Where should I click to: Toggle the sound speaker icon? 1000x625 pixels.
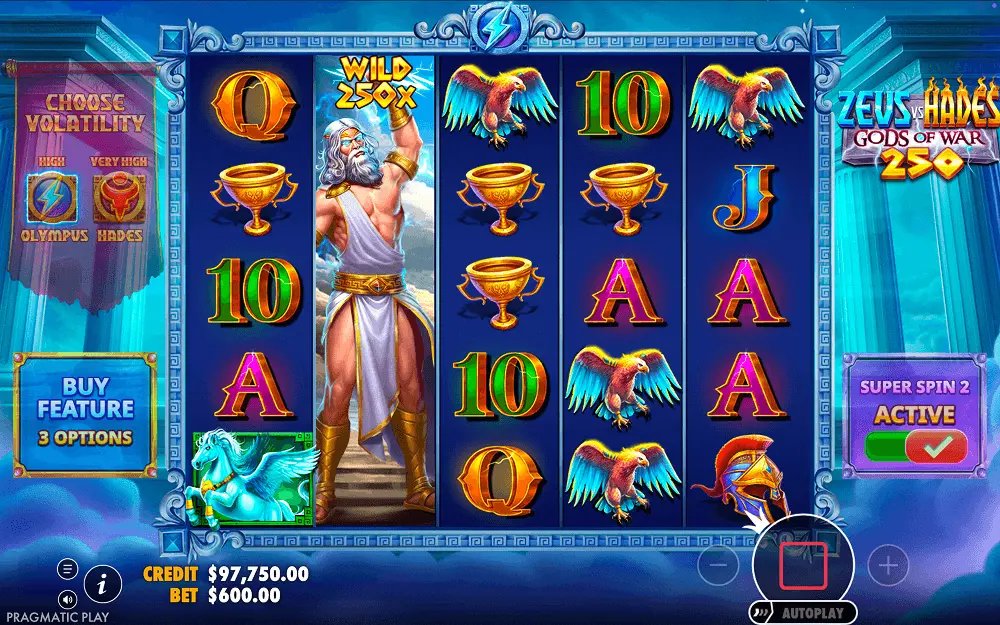[x=68, y=598]
